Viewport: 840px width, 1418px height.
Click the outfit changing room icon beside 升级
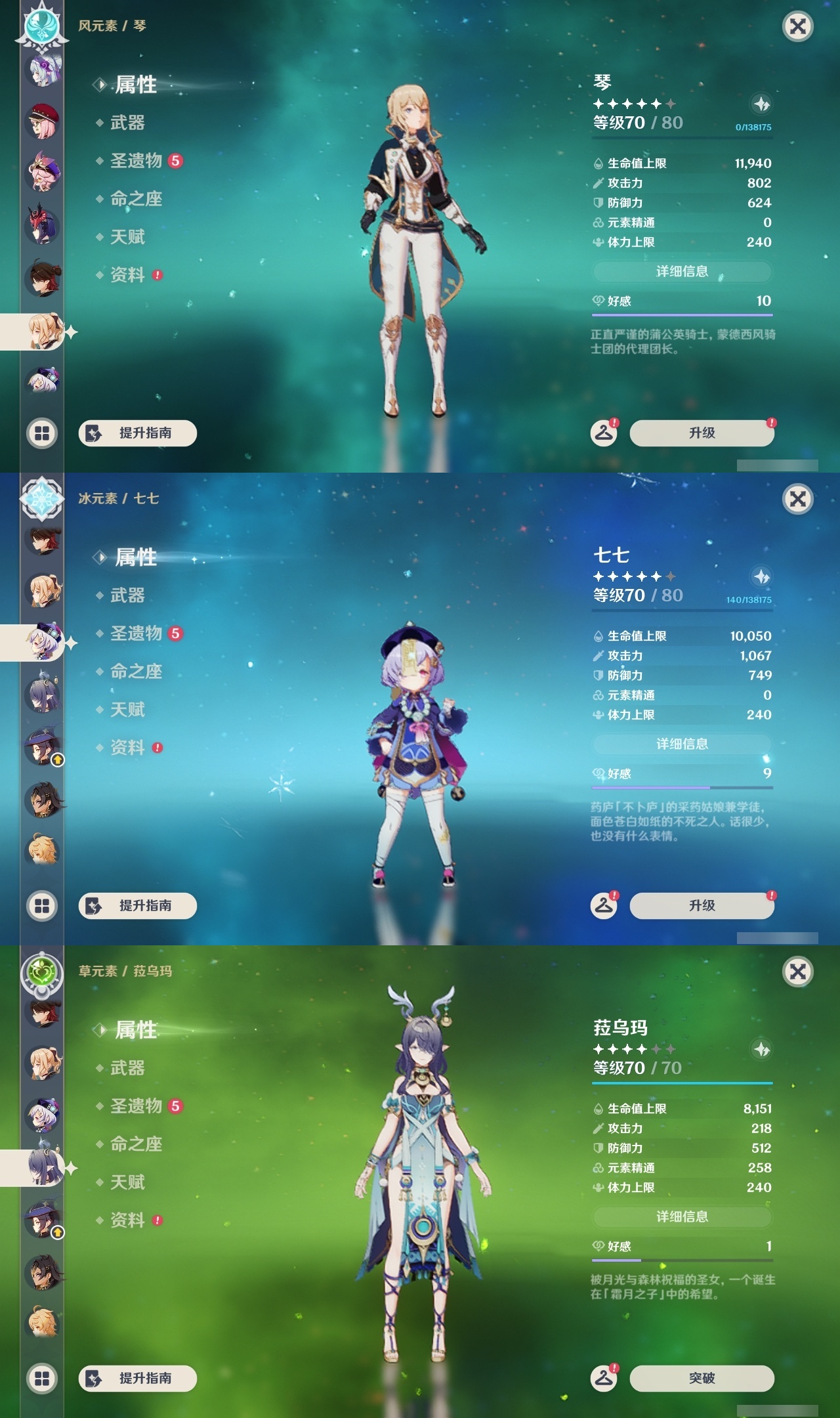coord(605,432)
